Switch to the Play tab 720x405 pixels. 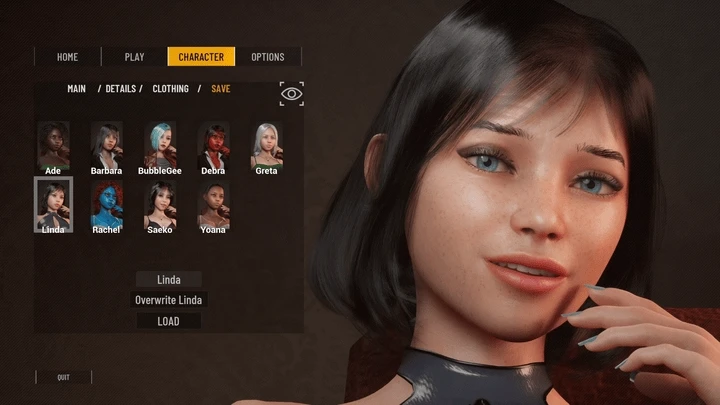(134, 57)
